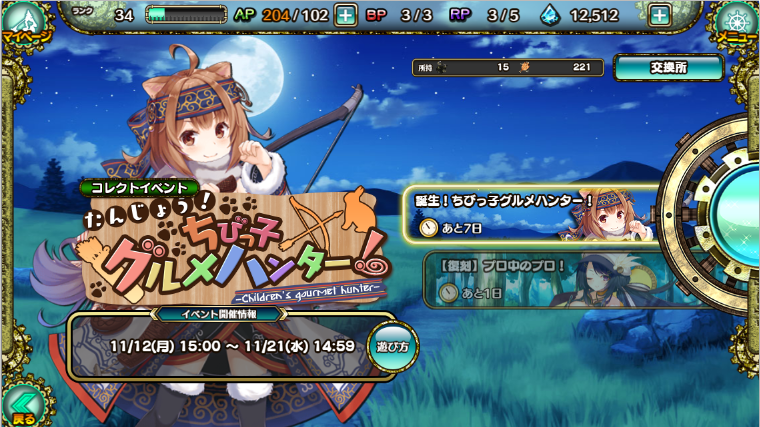Viewport: 760px width, 427px height.
Task: Add AP with the plus button
Action: [344, 15]
